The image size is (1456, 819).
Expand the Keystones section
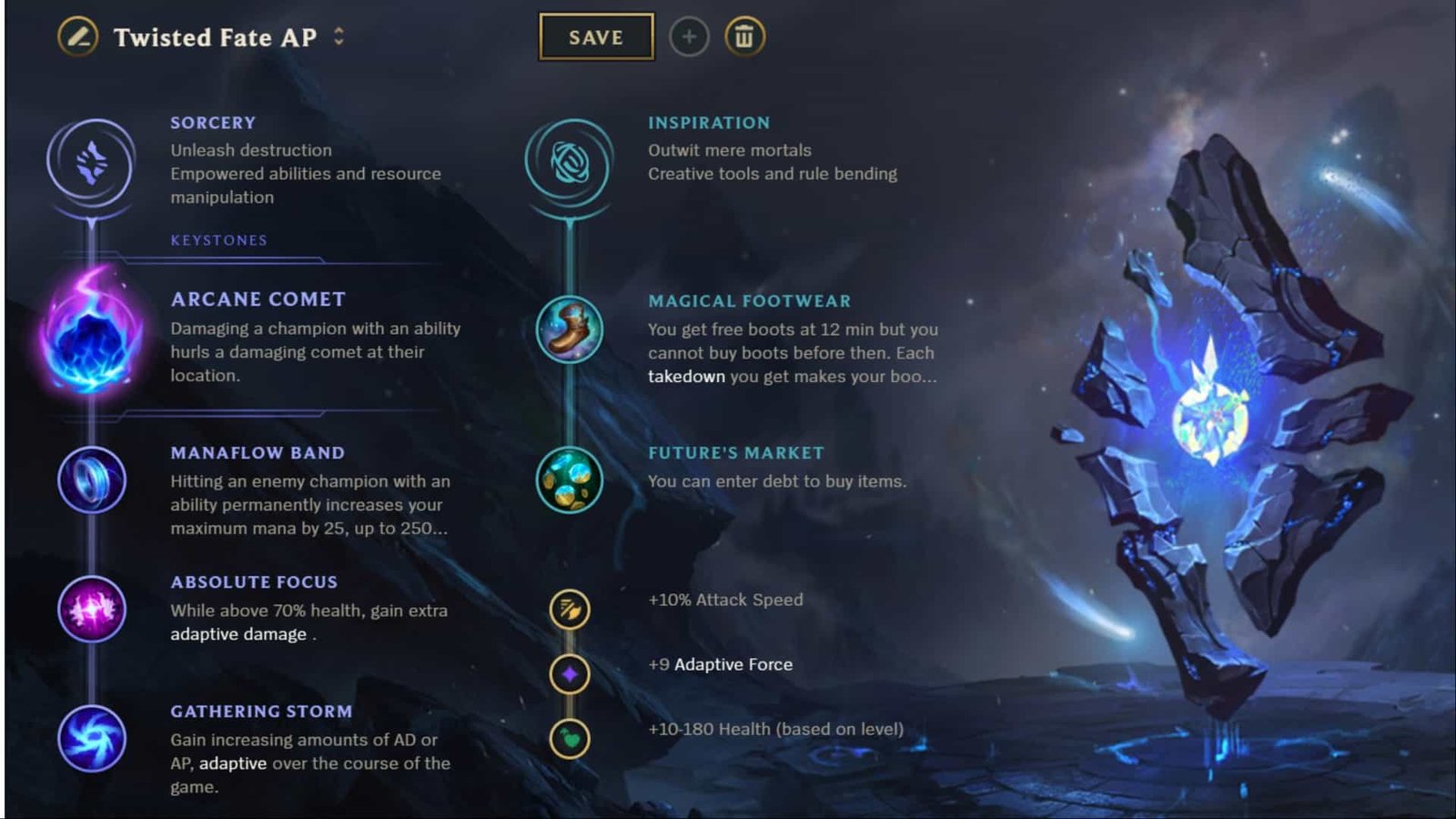click(218, 240)
